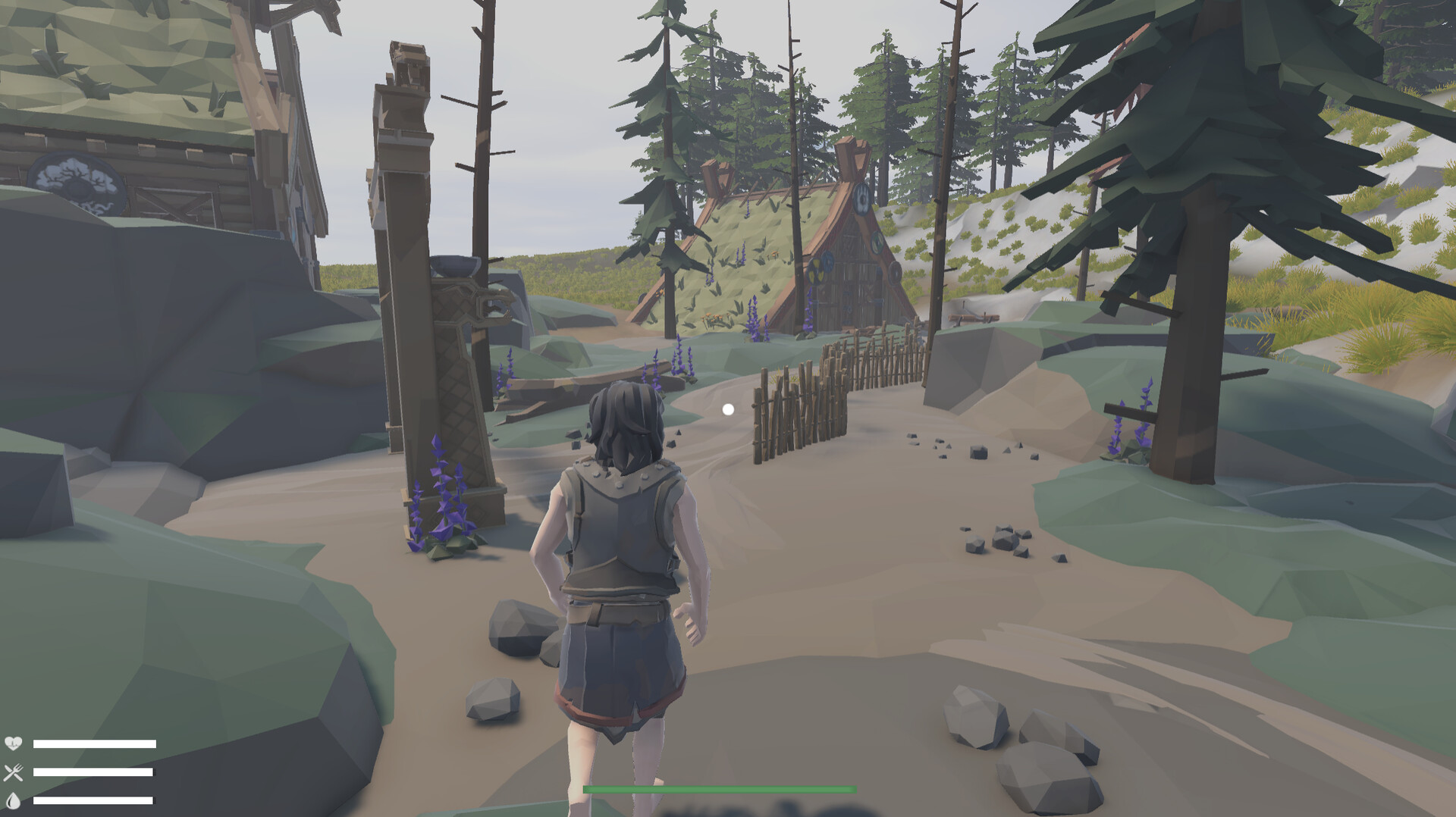The height and width of the screenshot is (817, 1456).
Task: Click the water droplet thirst icon
Action: (x=14, y=801)
